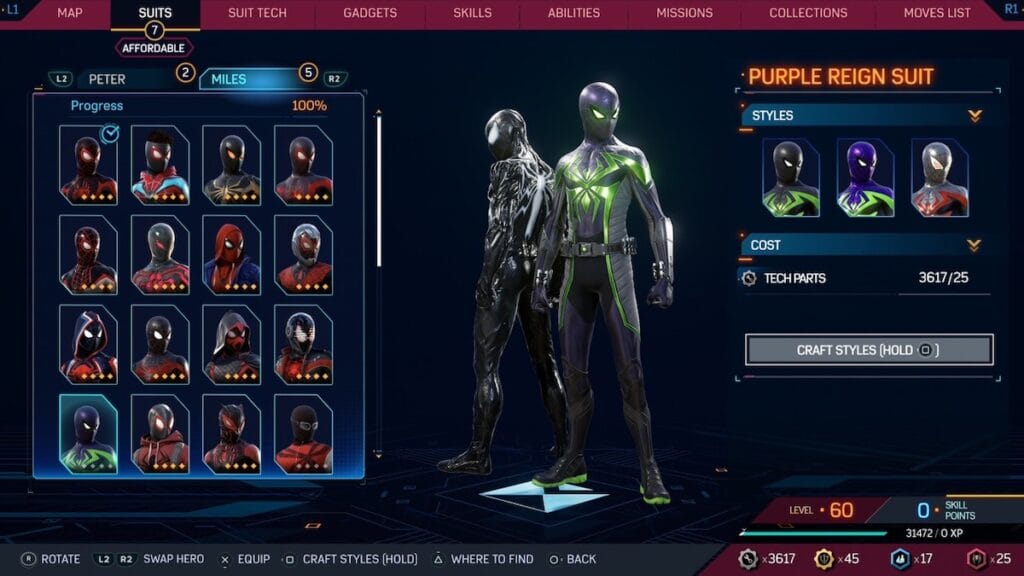This screenshot has width=1024, height=576.
Task: Open the Map tab
Action: click(70, 13)
